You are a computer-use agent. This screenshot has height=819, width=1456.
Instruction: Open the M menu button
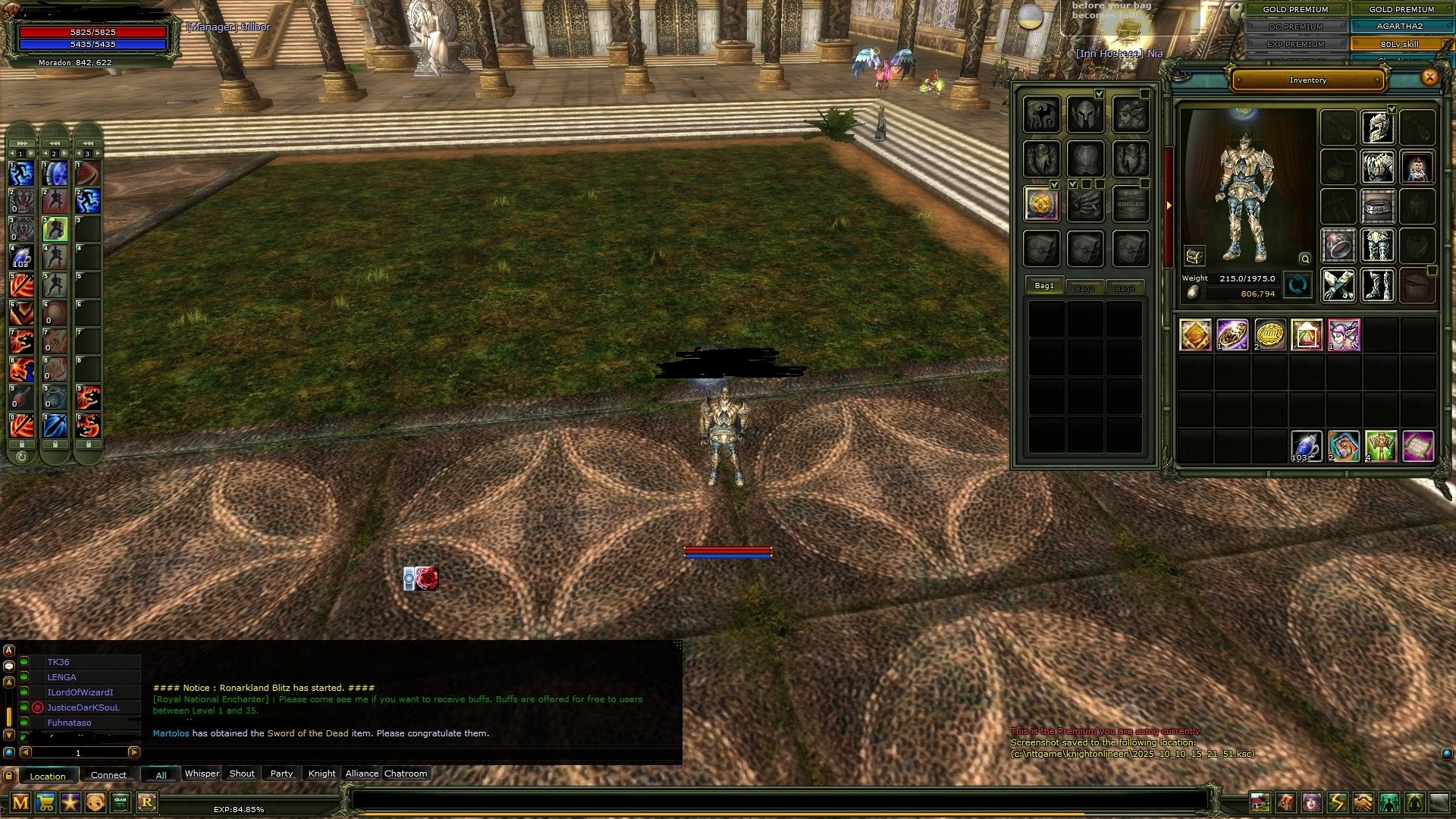coord(20,802)
